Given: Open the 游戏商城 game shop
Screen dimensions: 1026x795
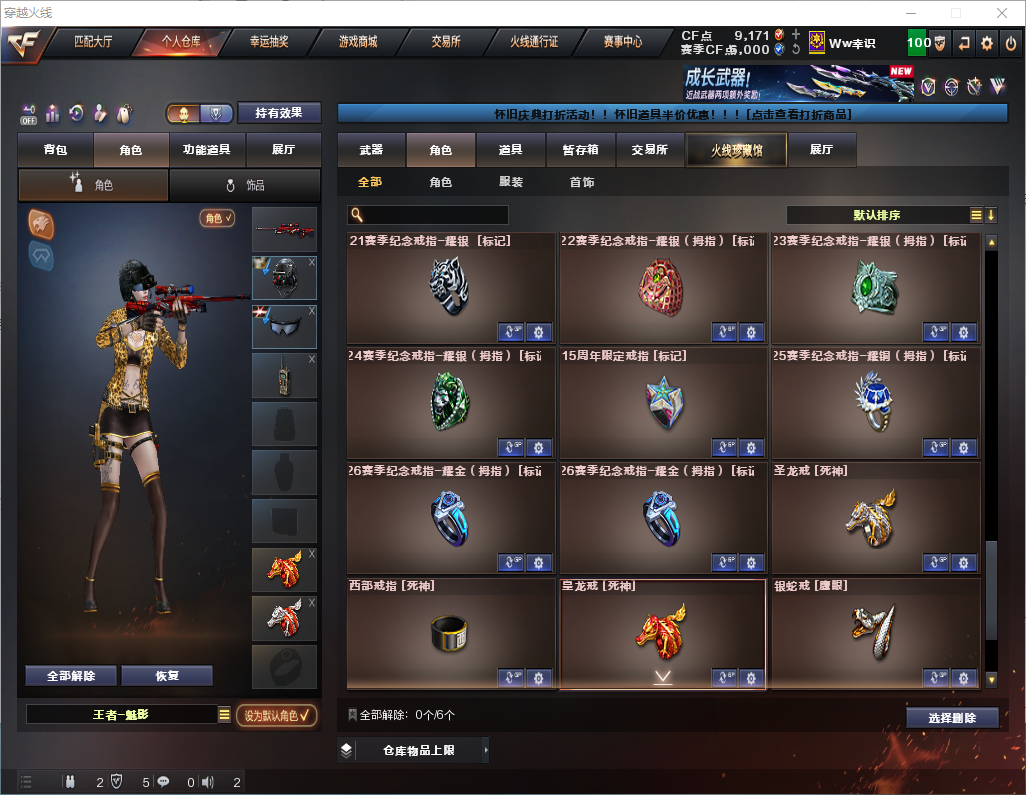Looking at the screenshot, I should pyautogui.click(x=358, y=42).
